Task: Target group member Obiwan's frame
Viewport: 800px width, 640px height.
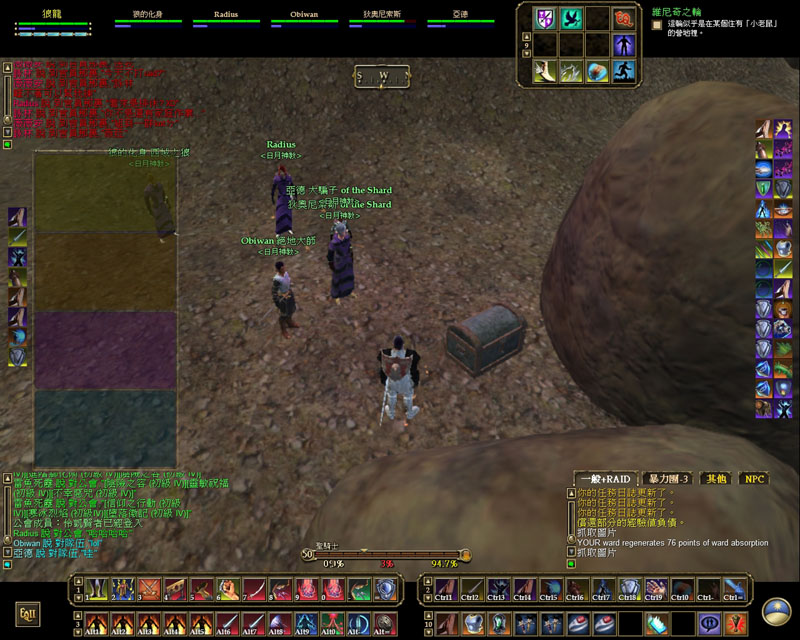Action: point(304,18)
